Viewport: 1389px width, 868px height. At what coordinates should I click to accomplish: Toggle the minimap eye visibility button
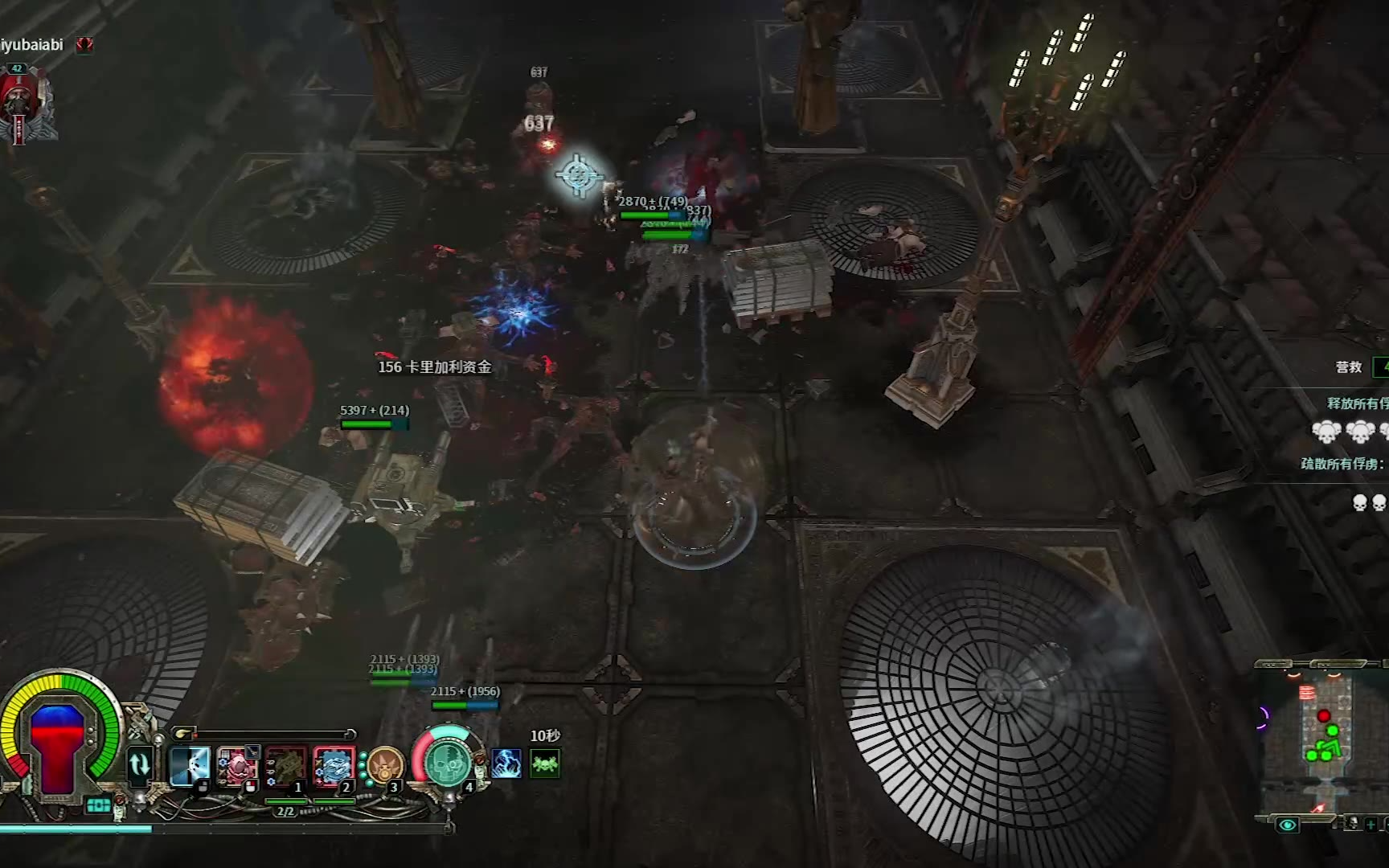pos(1287,825)
